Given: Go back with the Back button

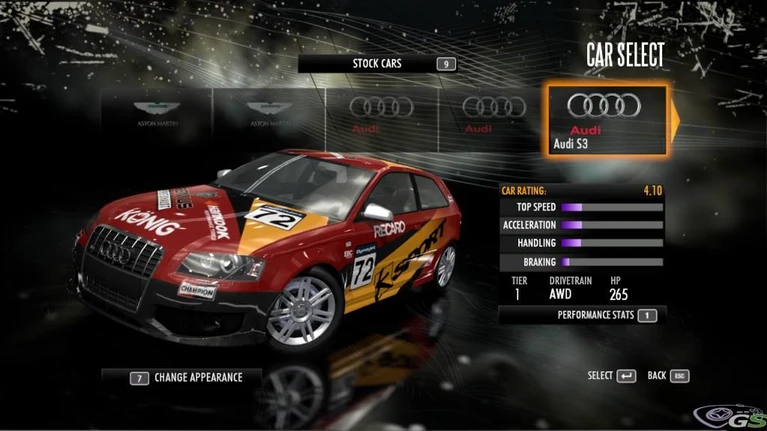Looking at the screenshot, I should tap(668, 376).
